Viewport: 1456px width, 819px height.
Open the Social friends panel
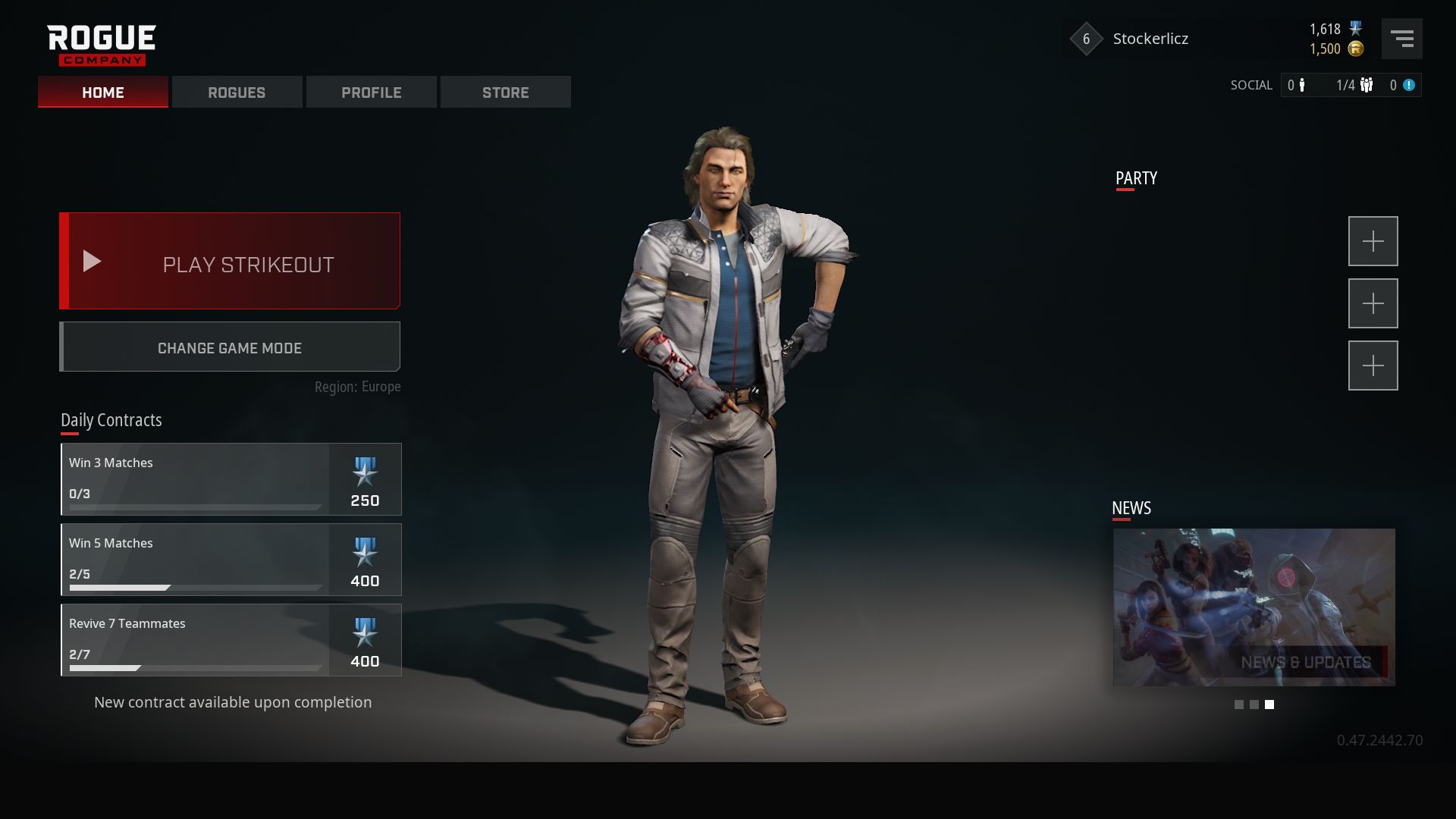point(1296,86)
